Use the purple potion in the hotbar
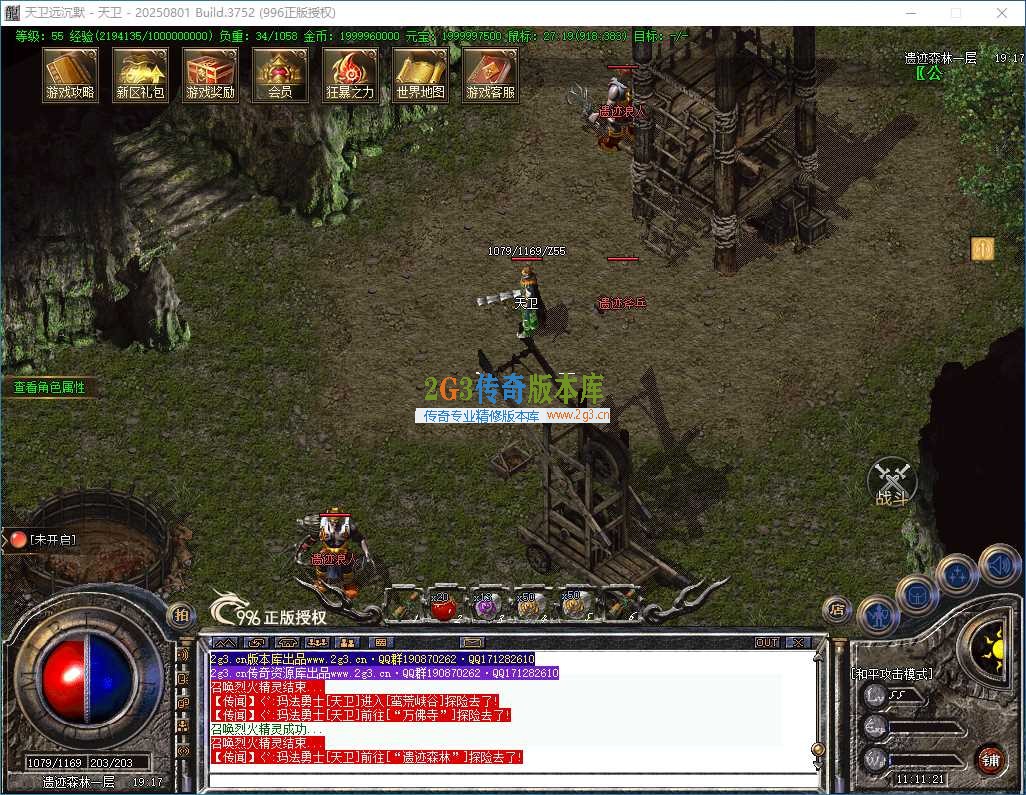Screen dimensions: 1026x795 [485, 605]
